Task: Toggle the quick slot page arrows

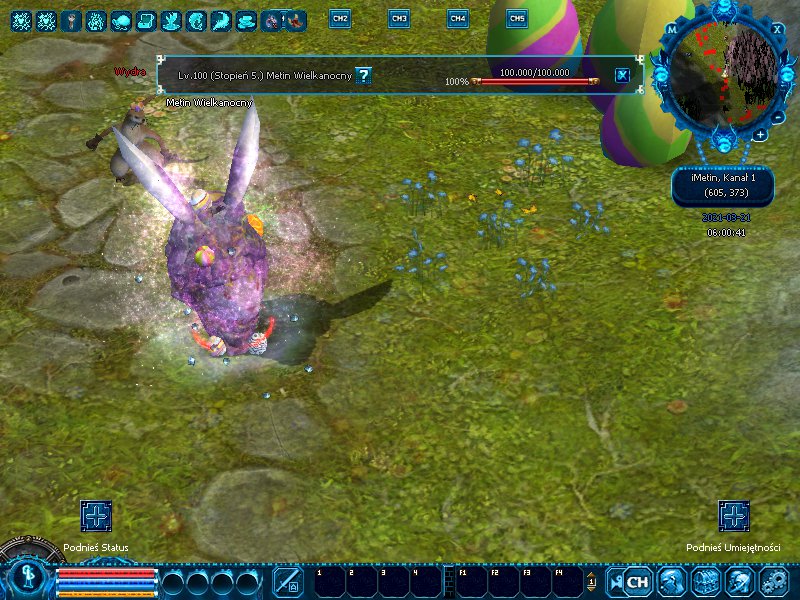Action: point(591,581)
